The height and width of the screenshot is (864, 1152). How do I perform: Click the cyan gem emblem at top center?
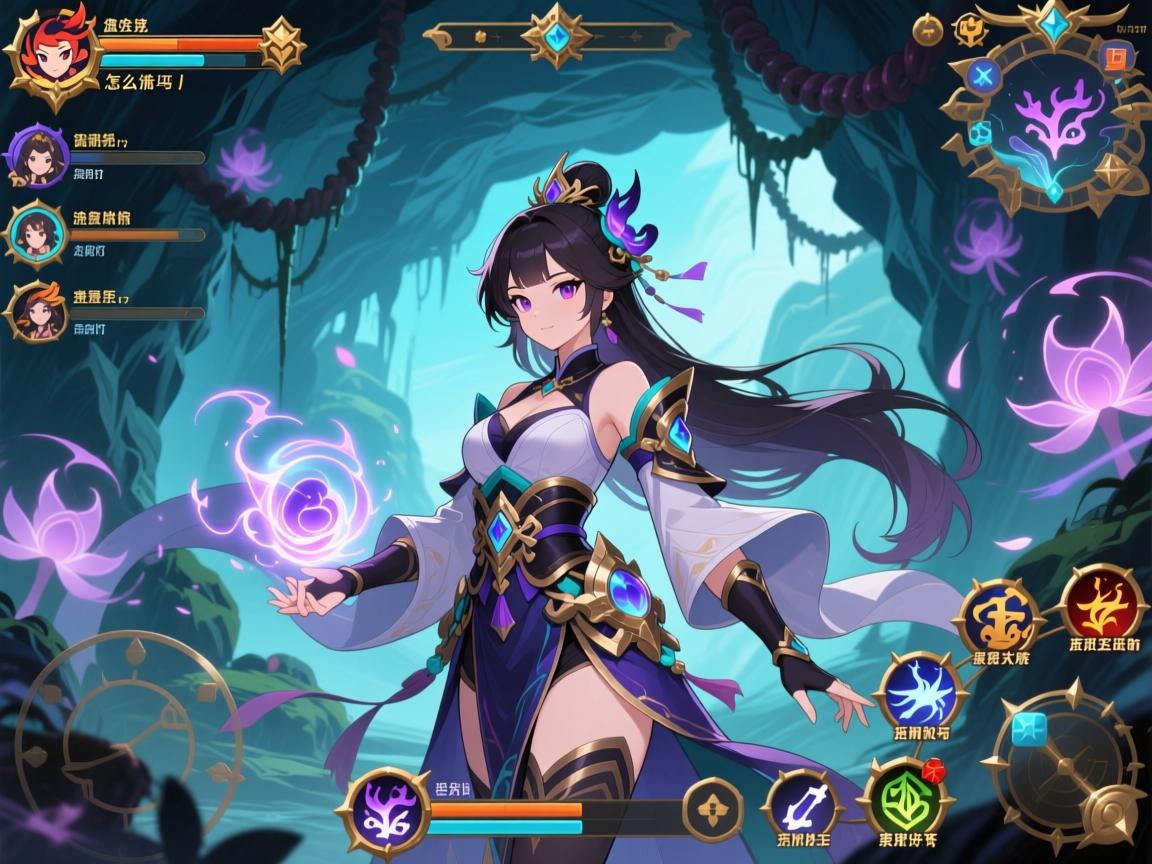(553, 37)
